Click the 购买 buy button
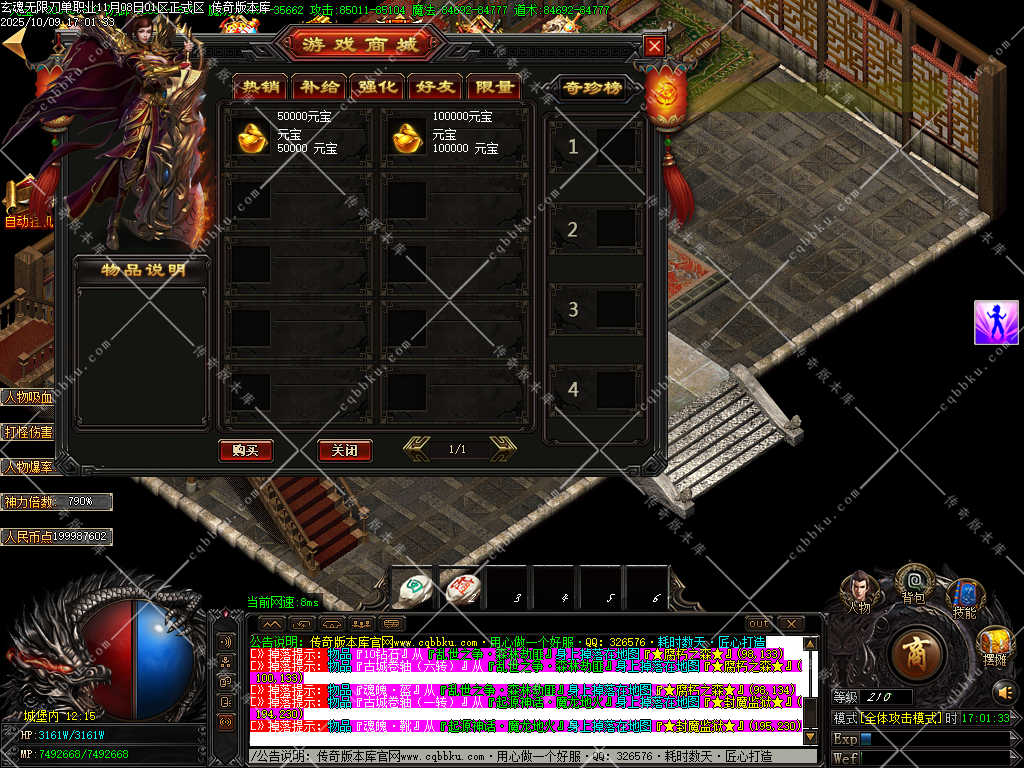The width and height of the screenshot is (1024, 768). 245,450
